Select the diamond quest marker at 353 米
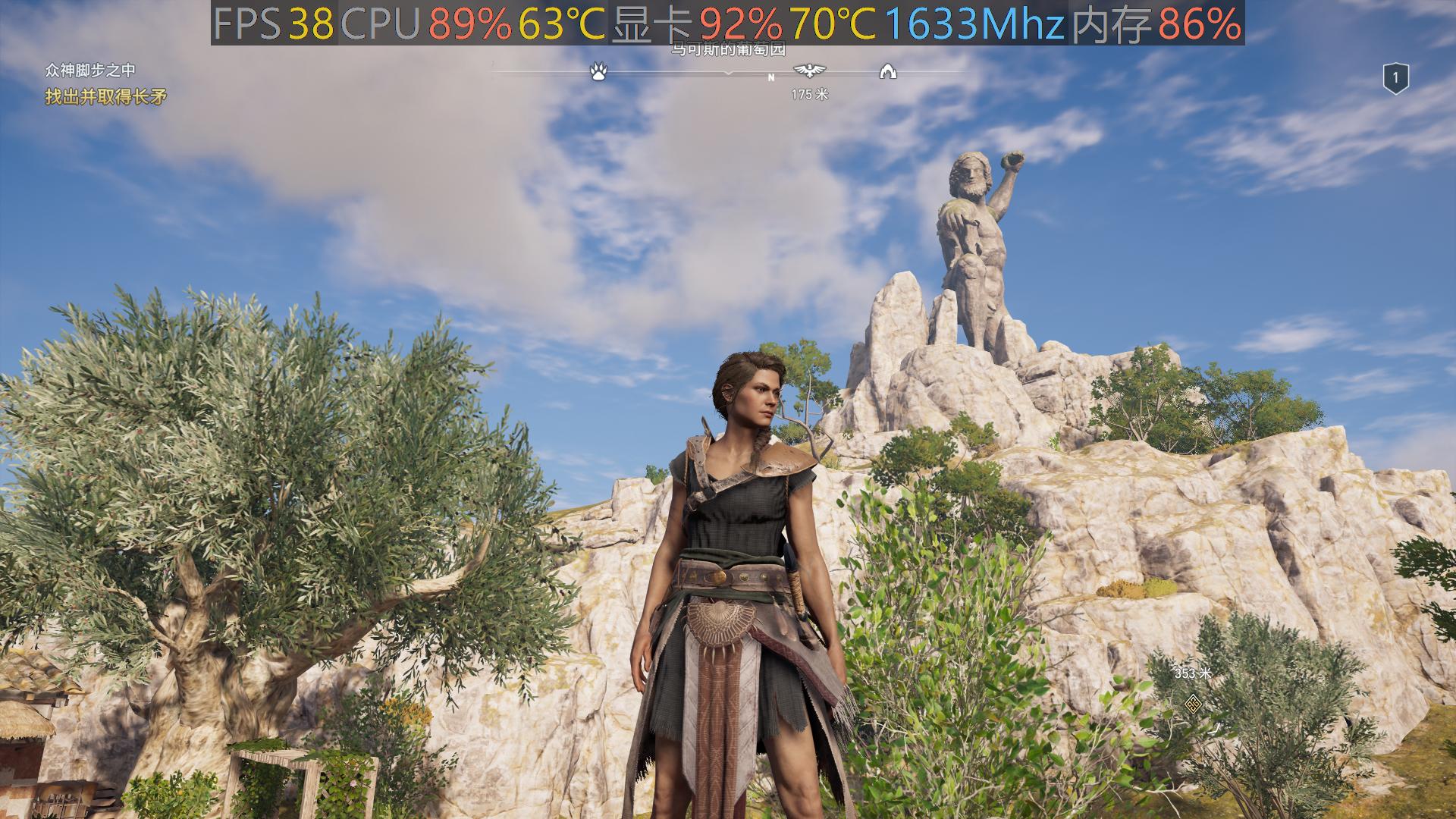The image size is (1456, 819). point(1193,704)
